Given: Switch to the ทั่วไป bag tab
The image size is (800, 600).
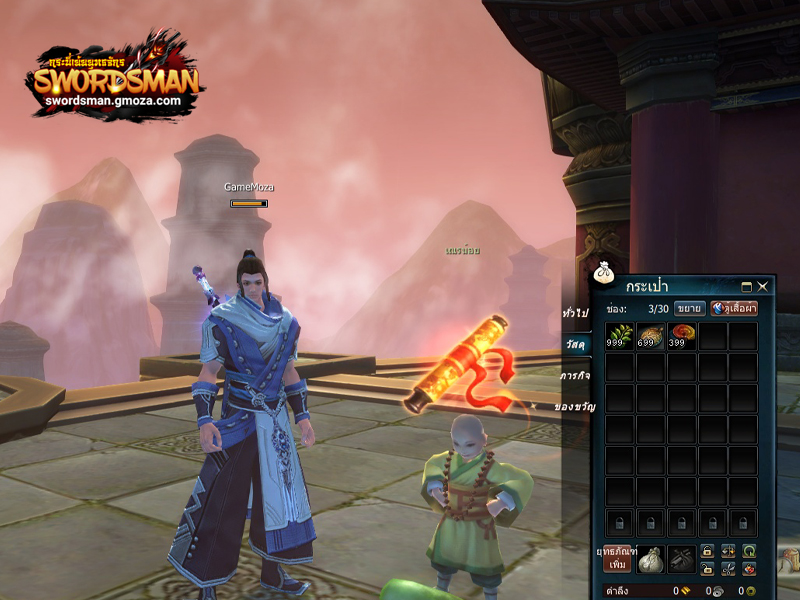Looking at the screenshot, I should [576, 312].
